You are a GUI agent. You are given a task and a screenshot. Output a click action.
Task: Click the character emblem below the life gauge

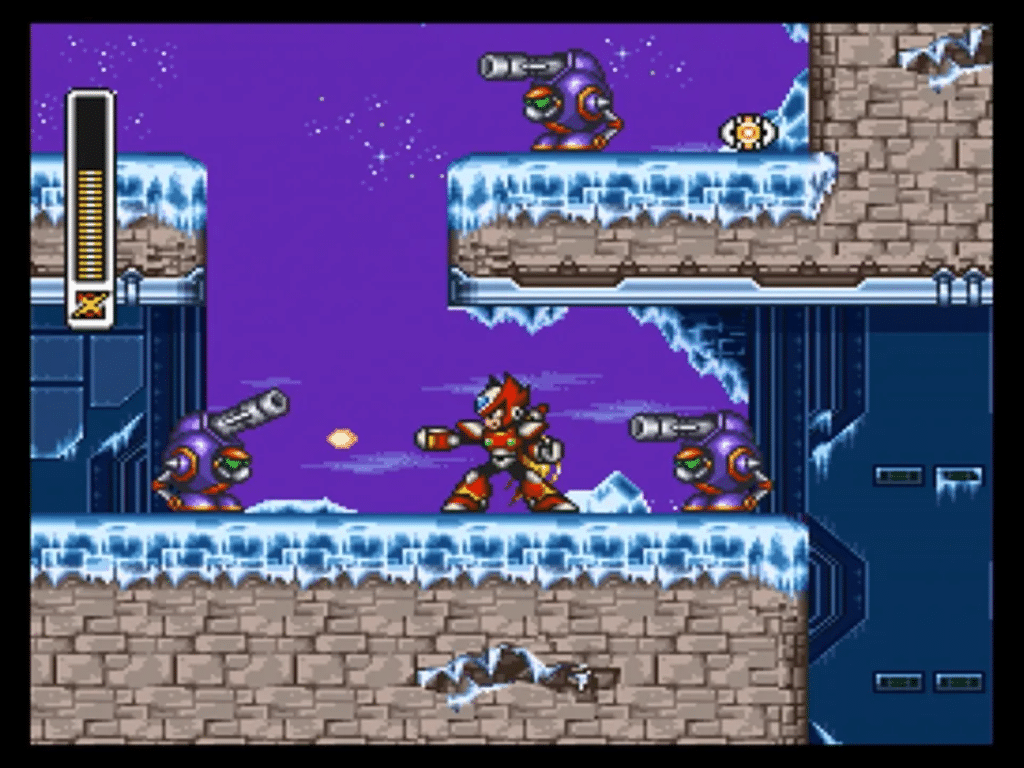(90, 306)
